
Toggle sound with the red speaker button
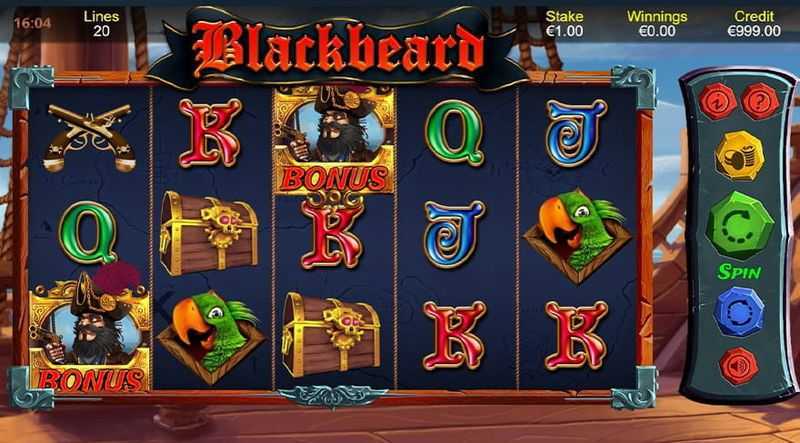pyautogui.click(x=739, y=366)
